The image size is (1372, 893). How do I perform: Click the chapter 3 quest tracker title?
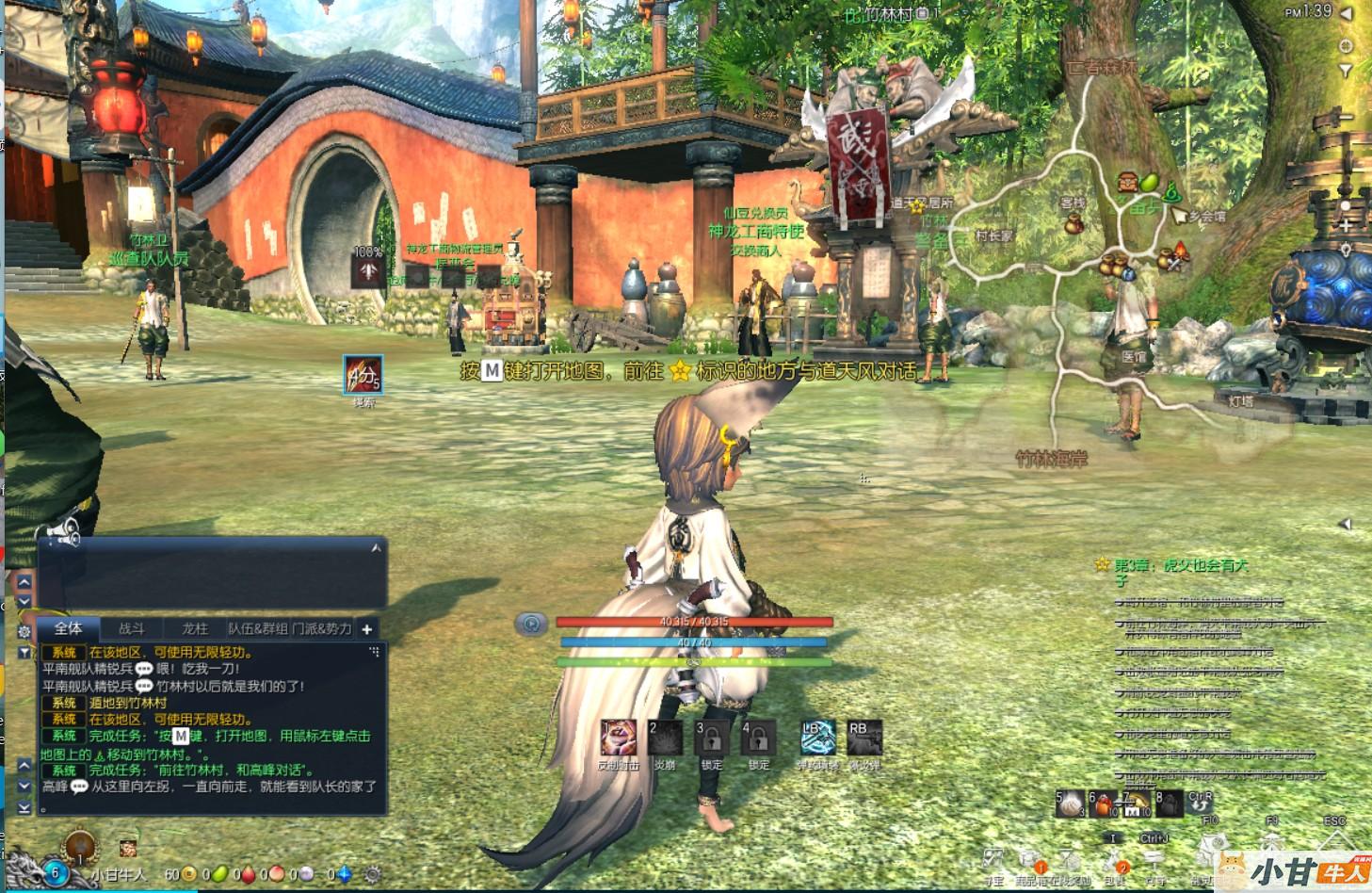(1181, 565)
